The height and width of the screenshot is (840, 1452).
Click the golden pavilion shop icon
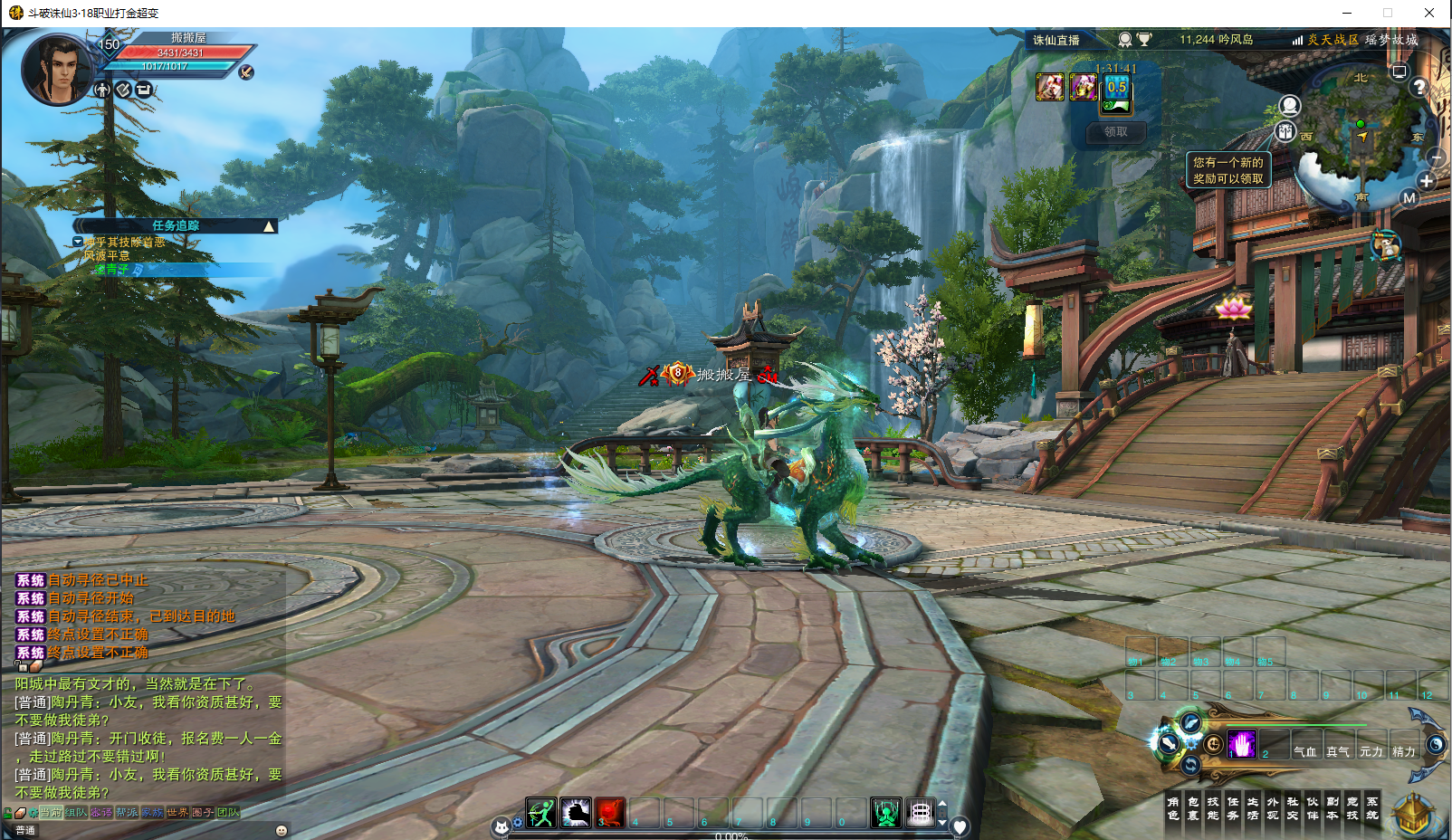pos(1412,815)
